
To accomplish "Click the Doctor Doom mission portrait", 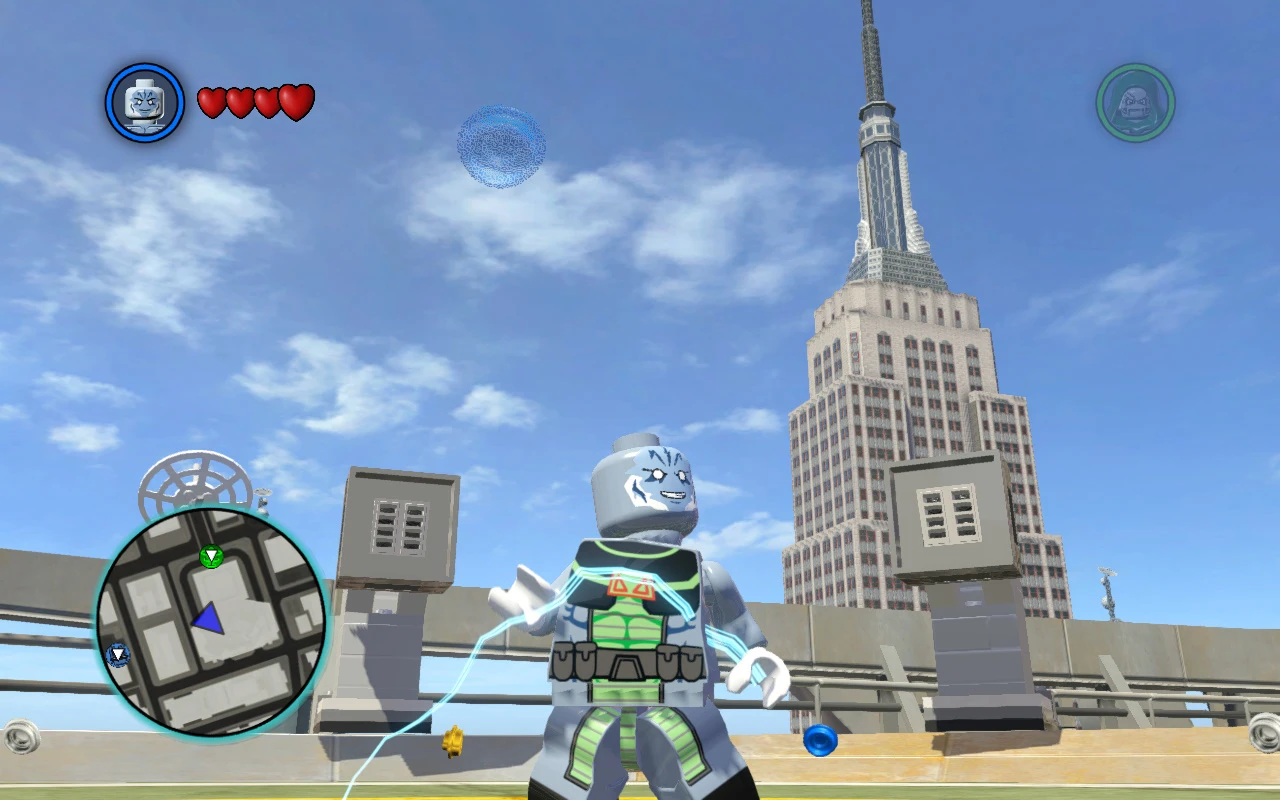I will pyautogui.click(x=1134, y=100).
